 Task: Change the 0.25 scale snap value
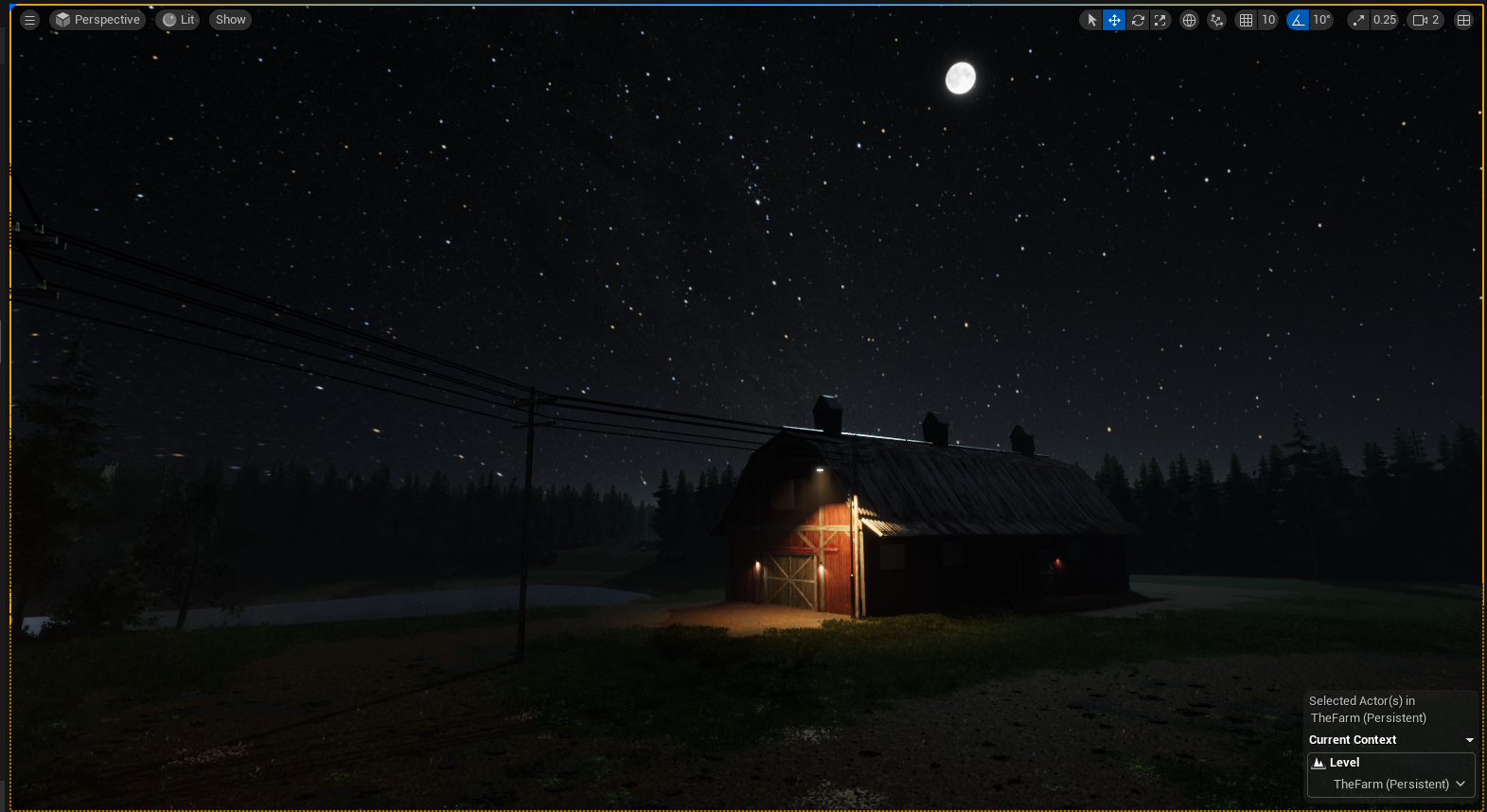1384,20
